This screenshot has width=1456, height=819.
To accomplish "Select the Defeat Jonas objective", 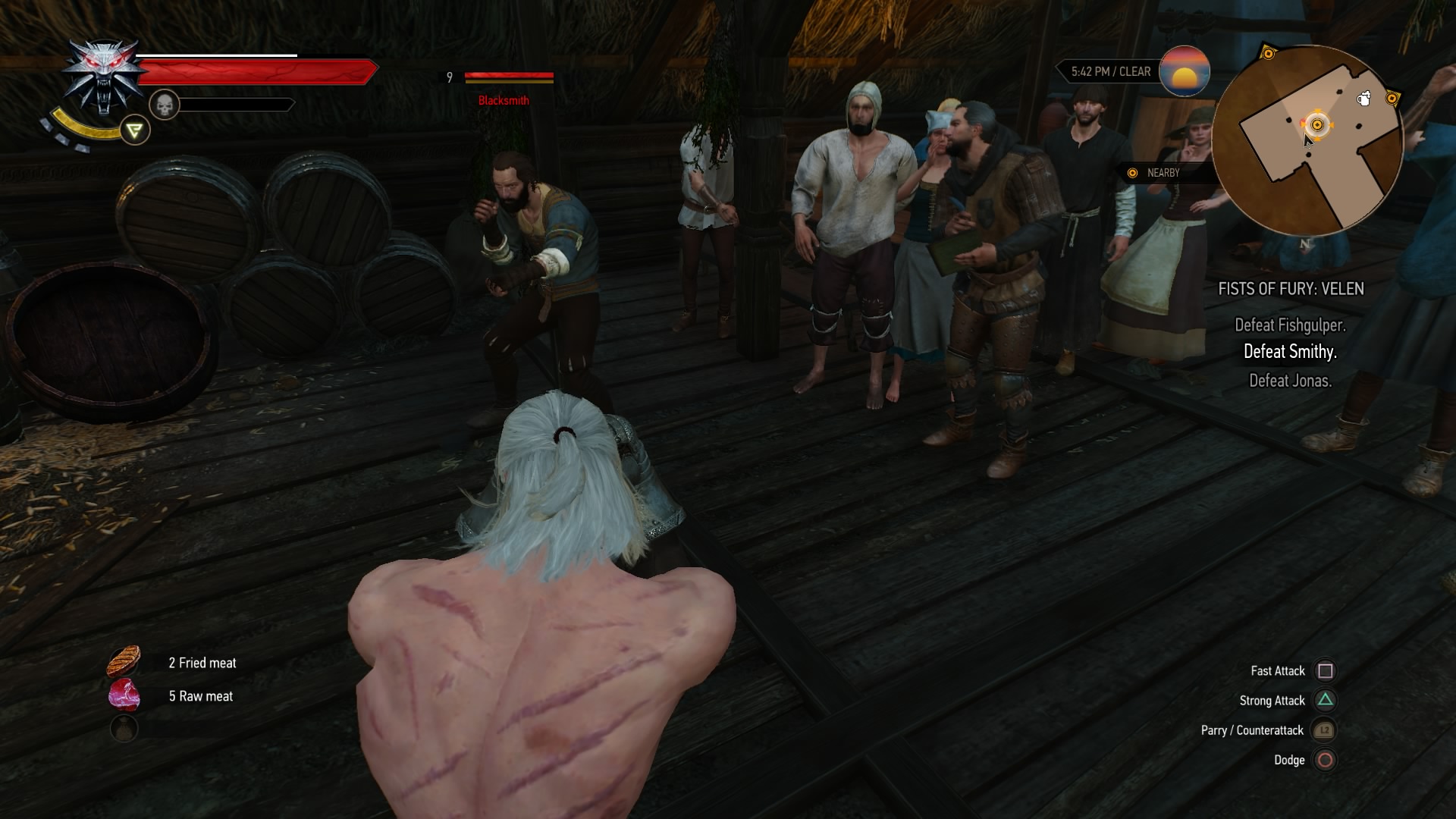I will click(1290, 381).
